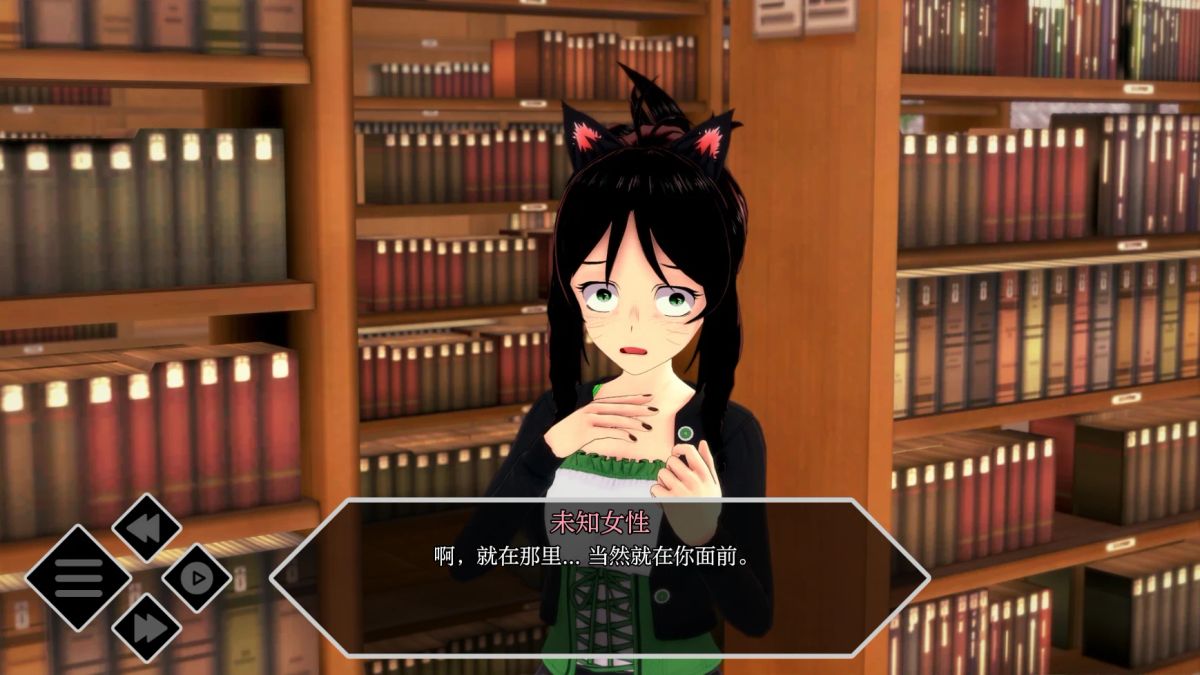1200x675 pixels.
Task: Click the rewind diamond button
Action: click(146, 527)
